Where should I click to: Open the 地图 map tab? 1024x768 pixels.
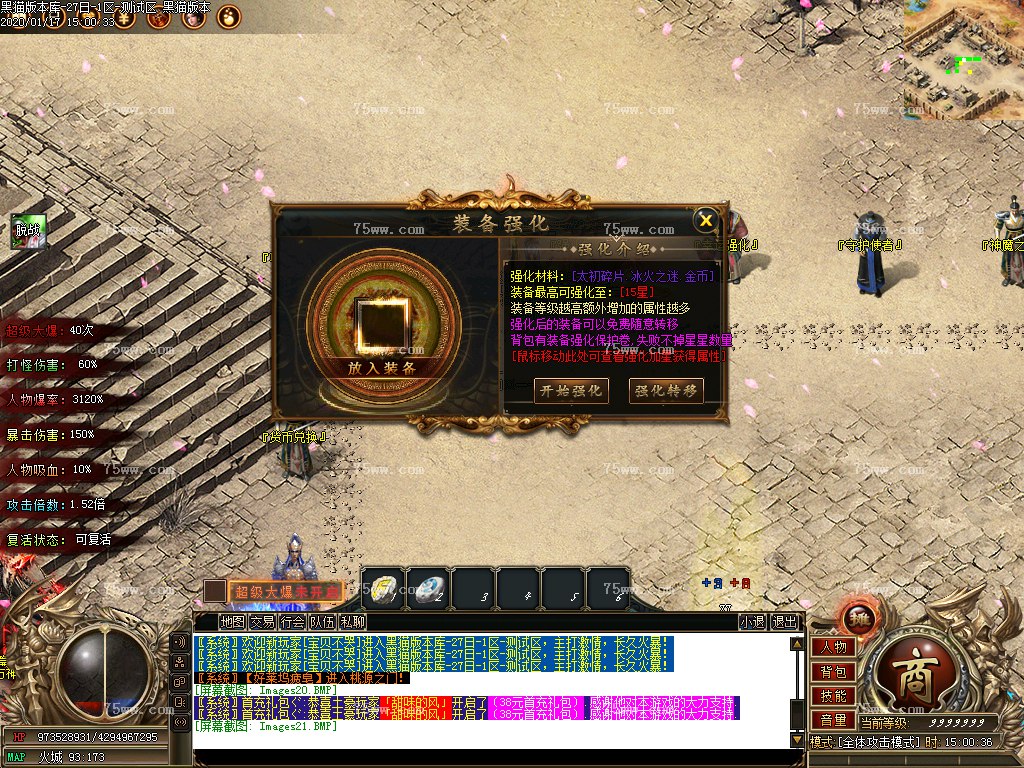coord(233,622)
